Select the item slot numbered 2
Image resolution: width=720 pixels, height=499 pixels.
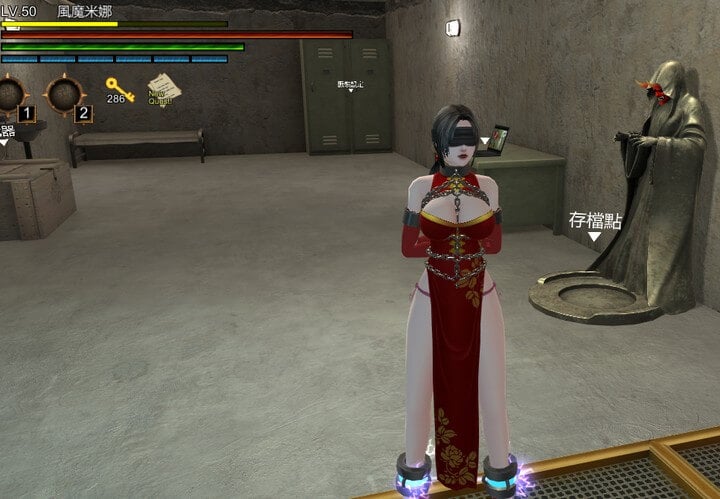tap(66, 97)
